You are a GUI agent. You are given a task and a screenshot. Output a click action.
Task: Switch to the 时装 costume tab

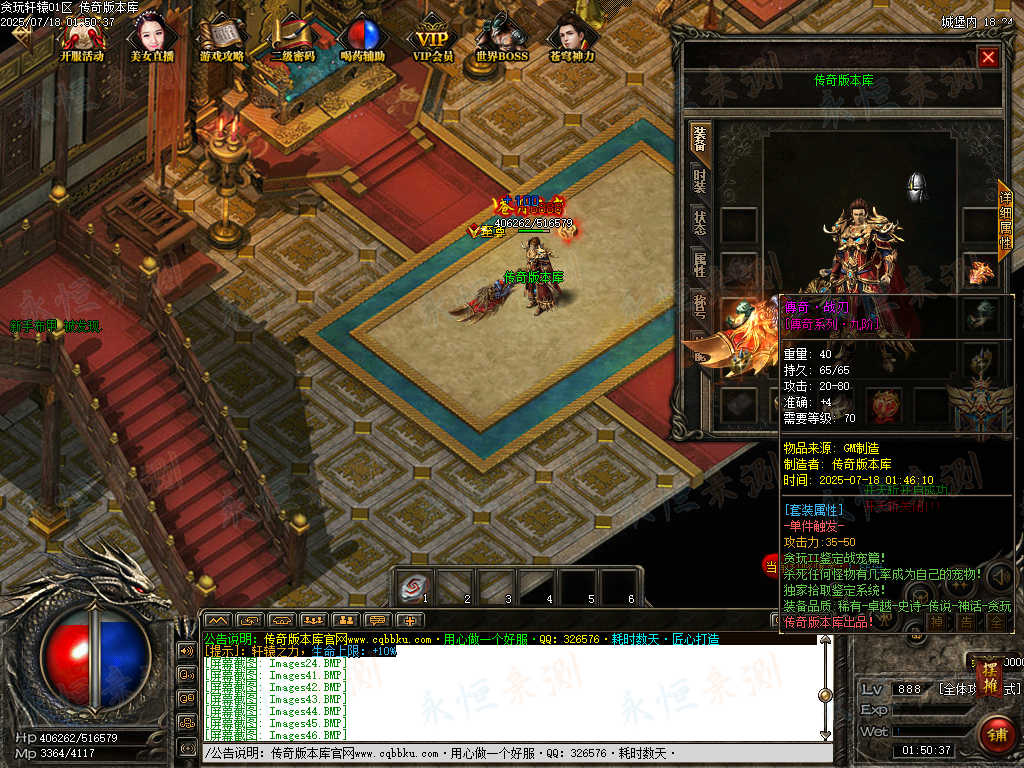click(700, 181)
